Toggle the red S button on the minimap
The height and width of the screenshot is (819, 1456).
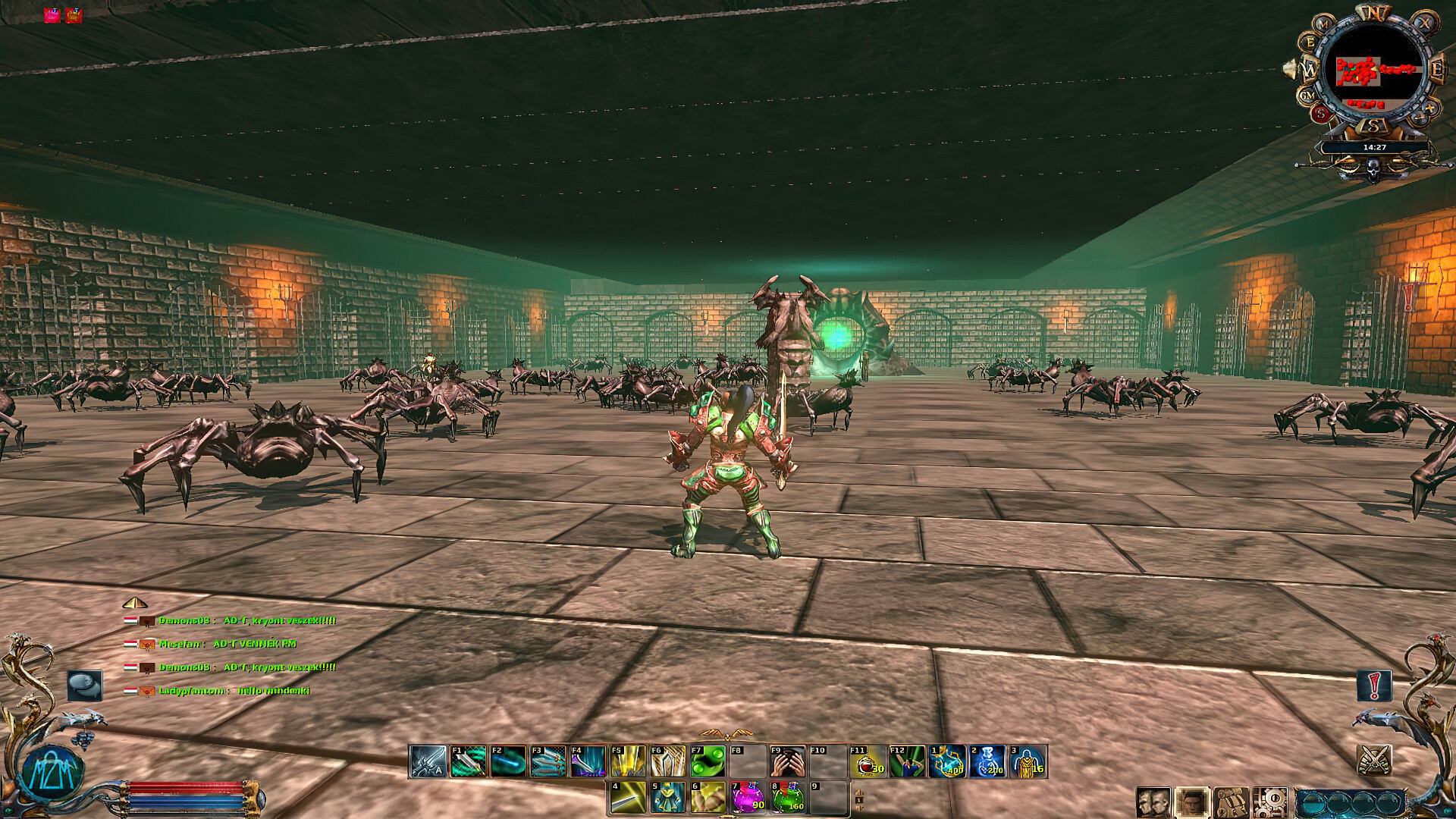click(x=1321, y=114)
